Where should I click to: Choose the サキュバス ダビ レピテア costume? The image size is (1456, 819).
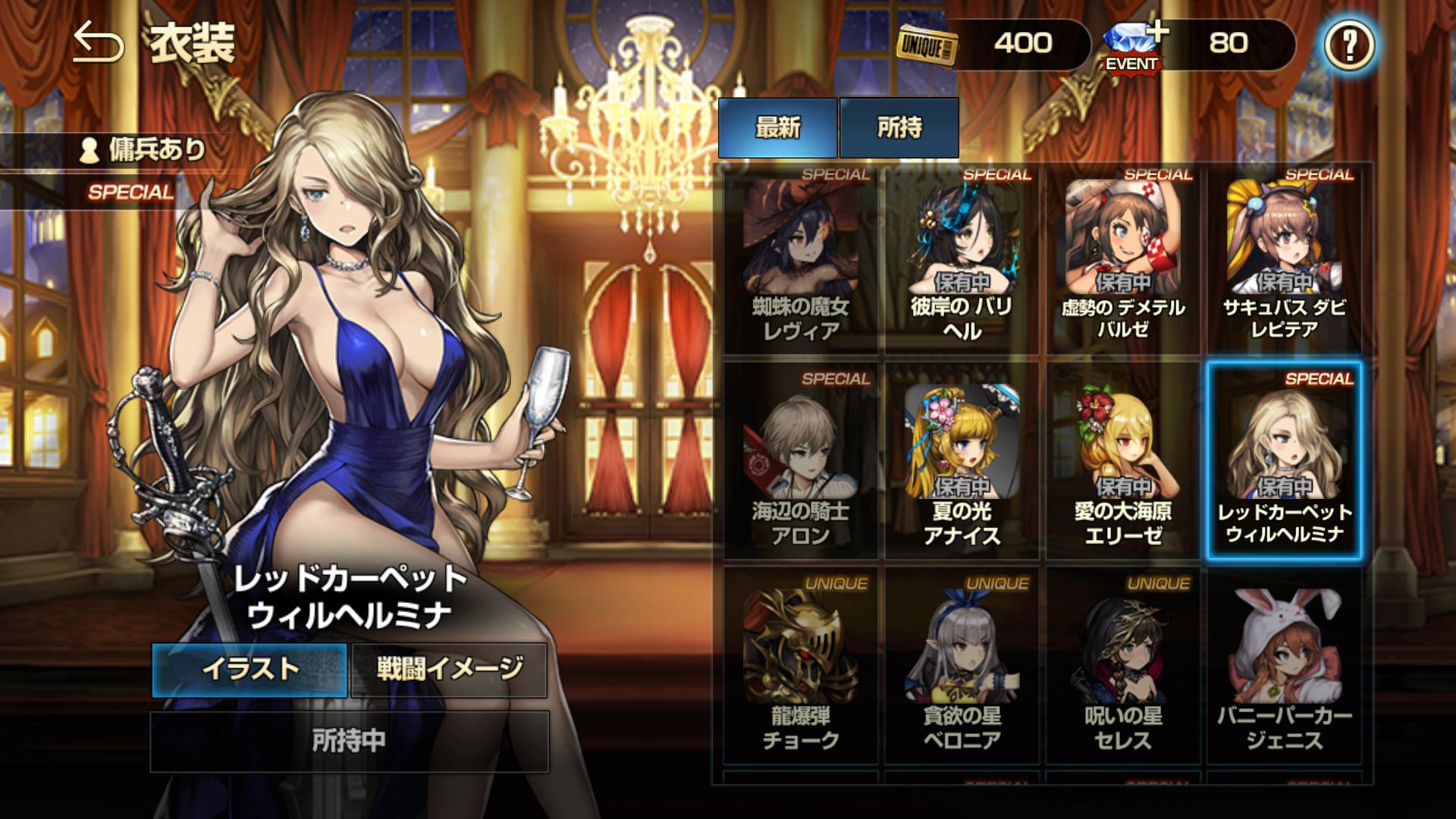[1285, 259]
